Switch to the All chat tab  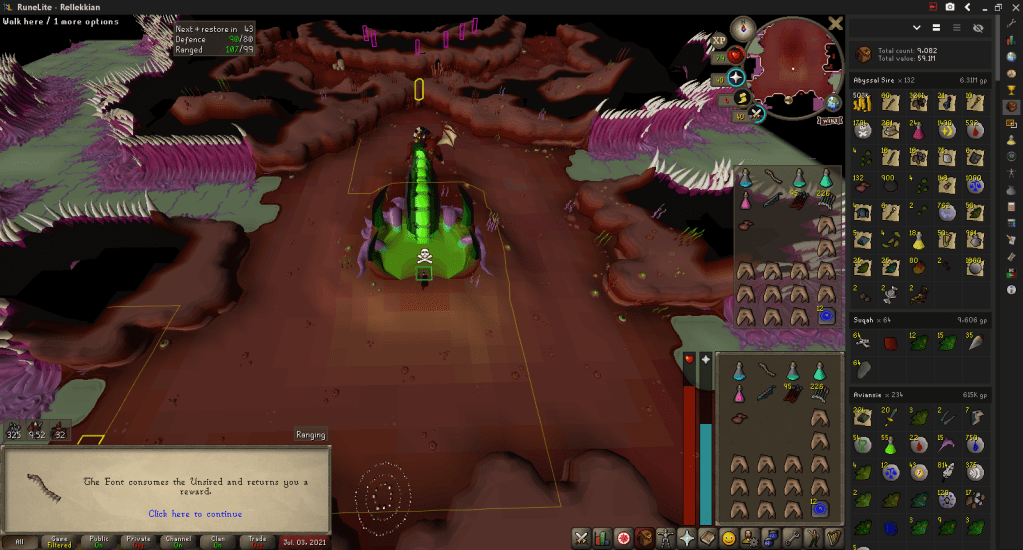pyautogui.click(x=19, y=541)
